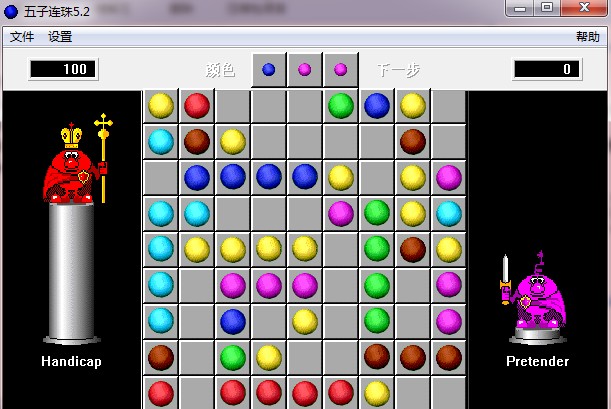This screenshot has width=611, height=409.
Task: Pick the red ball in the bottom-left corner
Action: pyautogui.click(x=161, y=393)
